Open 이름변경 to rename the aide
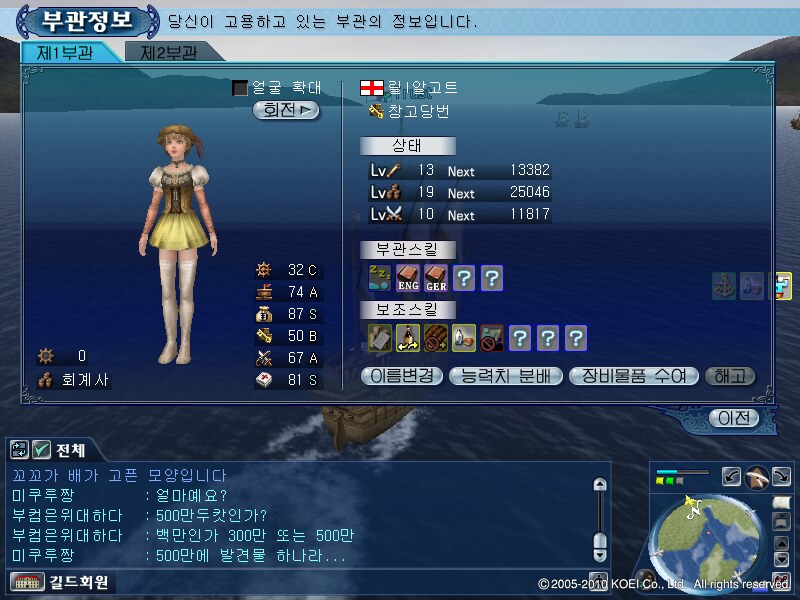Image resolution: width=800 pixels, height=600 pixels. pos(401,377)
